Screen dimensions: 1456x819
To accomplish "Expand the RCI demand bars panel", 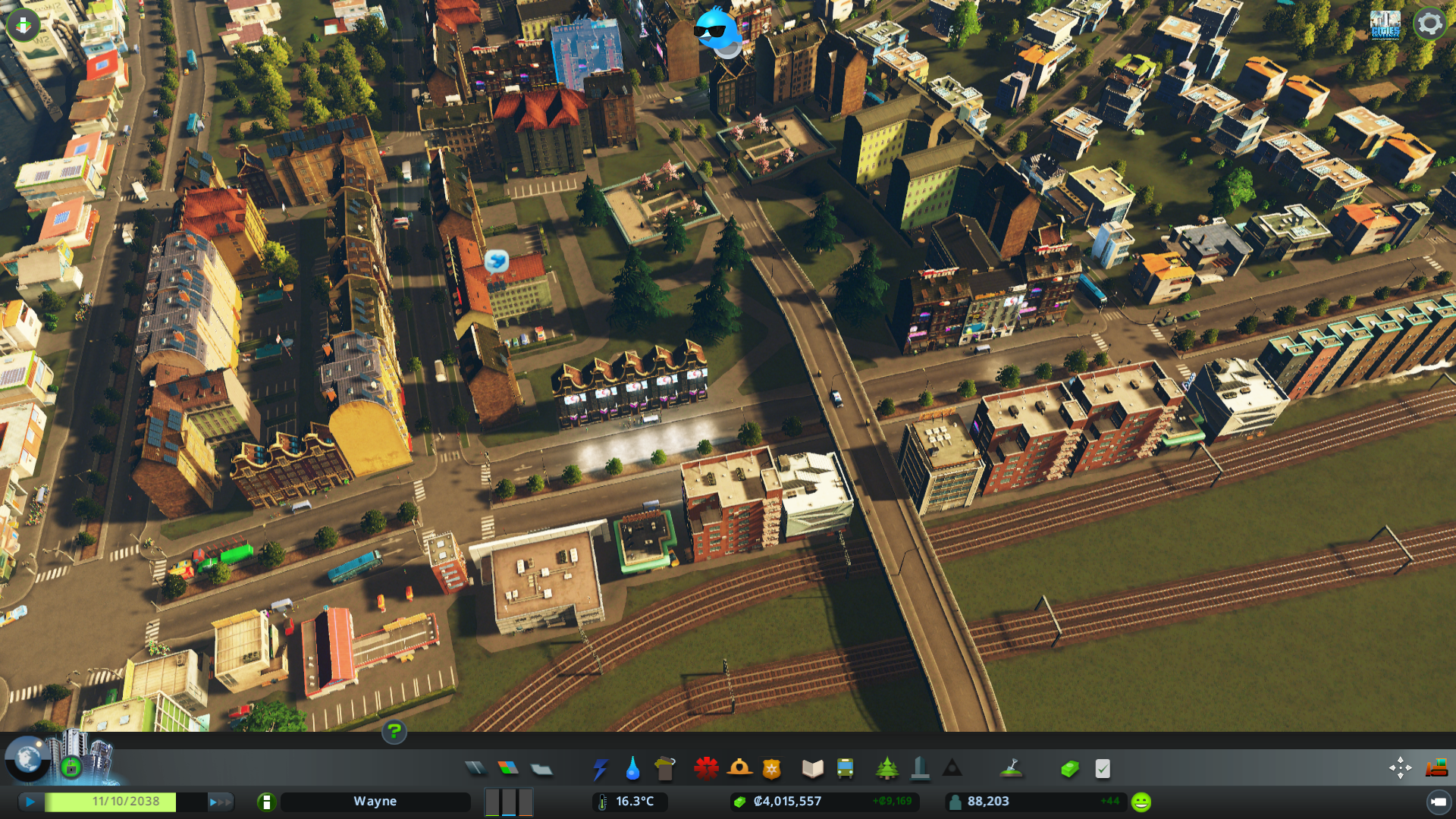I will point(508,801).
